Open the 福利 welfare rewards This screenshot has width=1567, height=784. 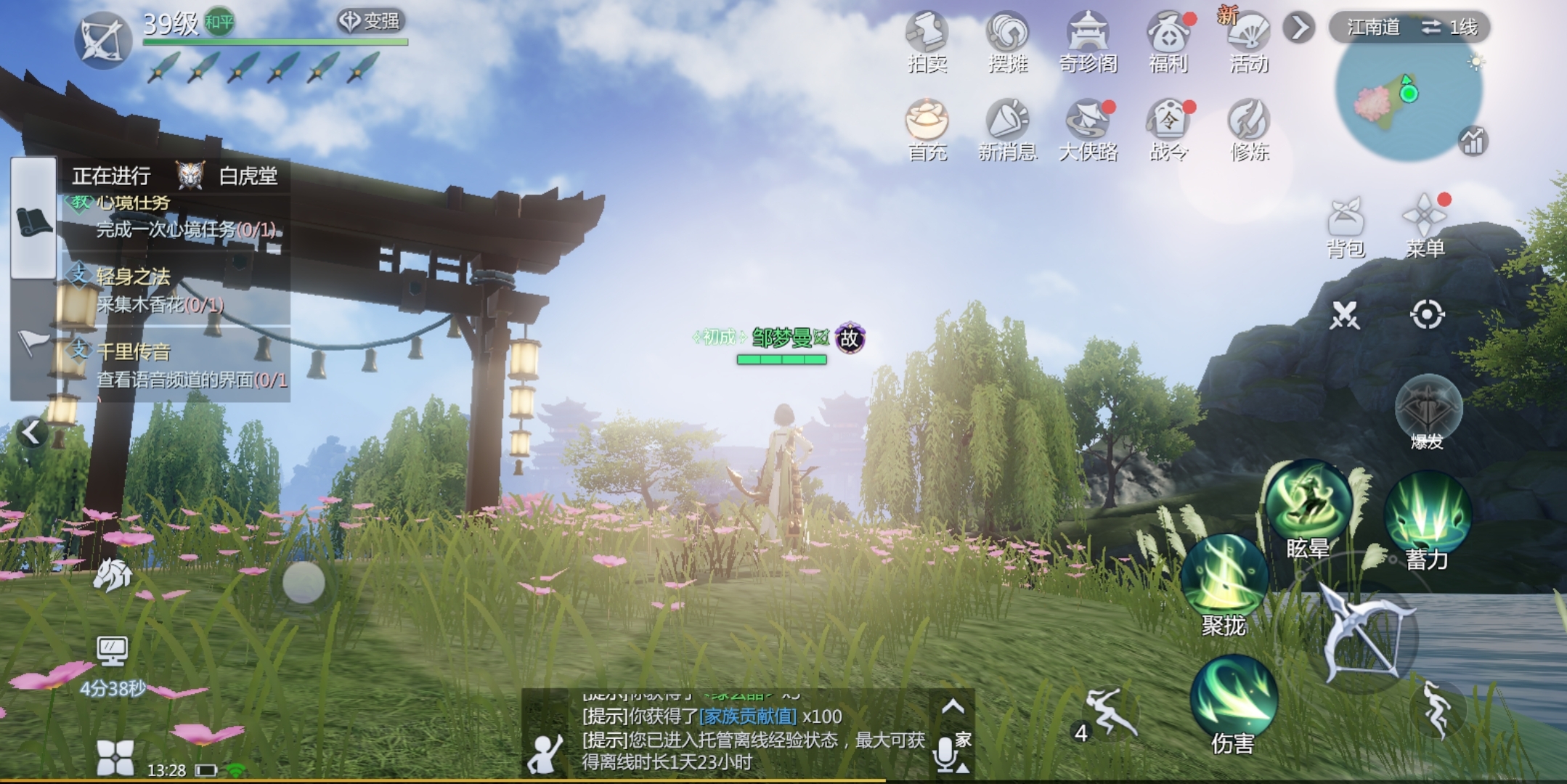coord(1168,42)
